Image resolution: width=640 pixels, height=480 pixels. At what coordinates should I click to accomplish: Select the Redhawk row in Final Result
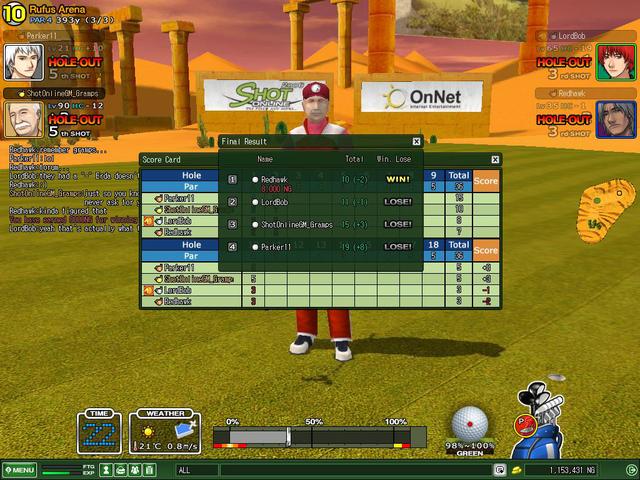coord(320,180)
